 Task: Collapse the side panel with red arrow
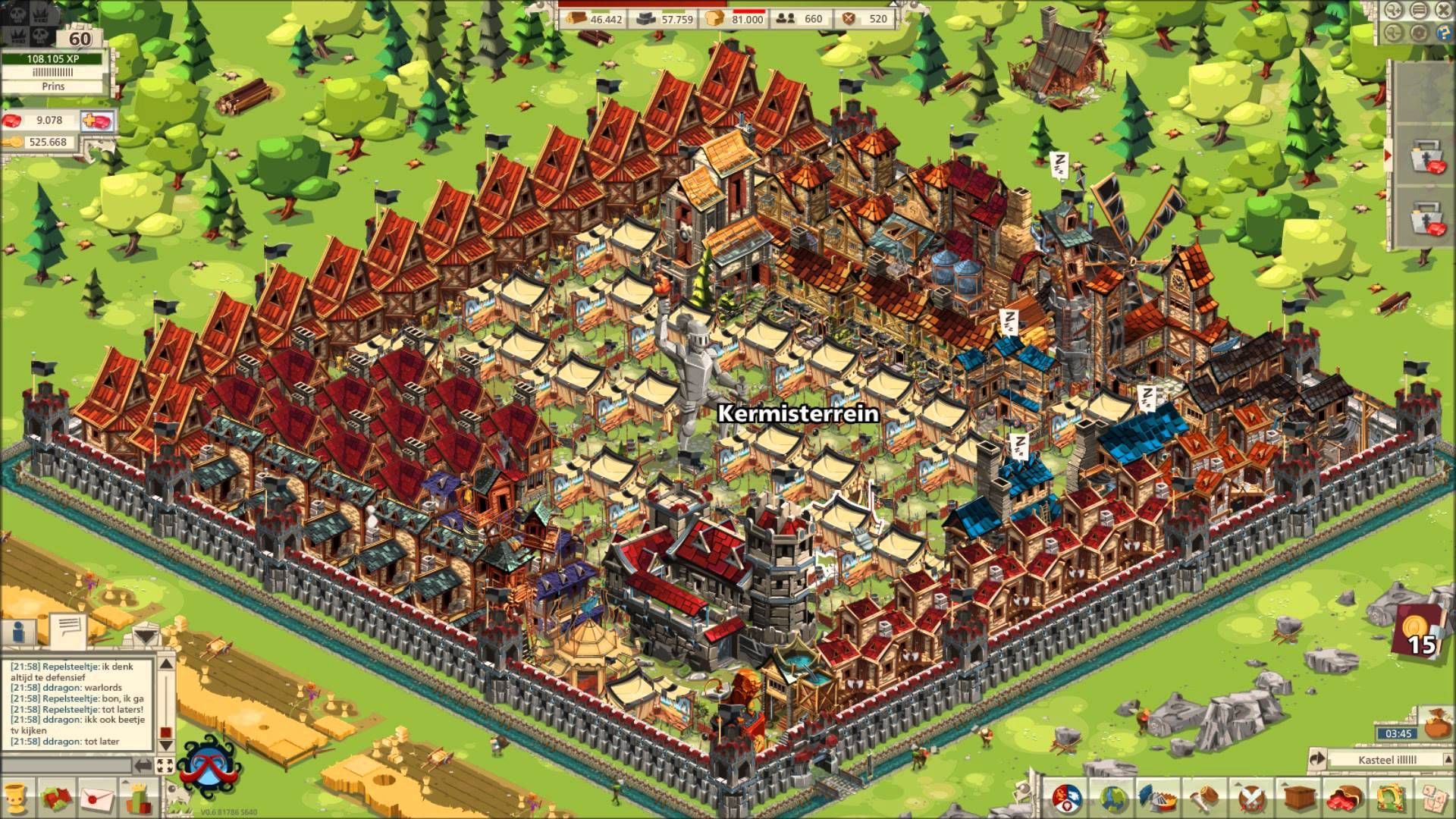click(x=1389, y=155)
